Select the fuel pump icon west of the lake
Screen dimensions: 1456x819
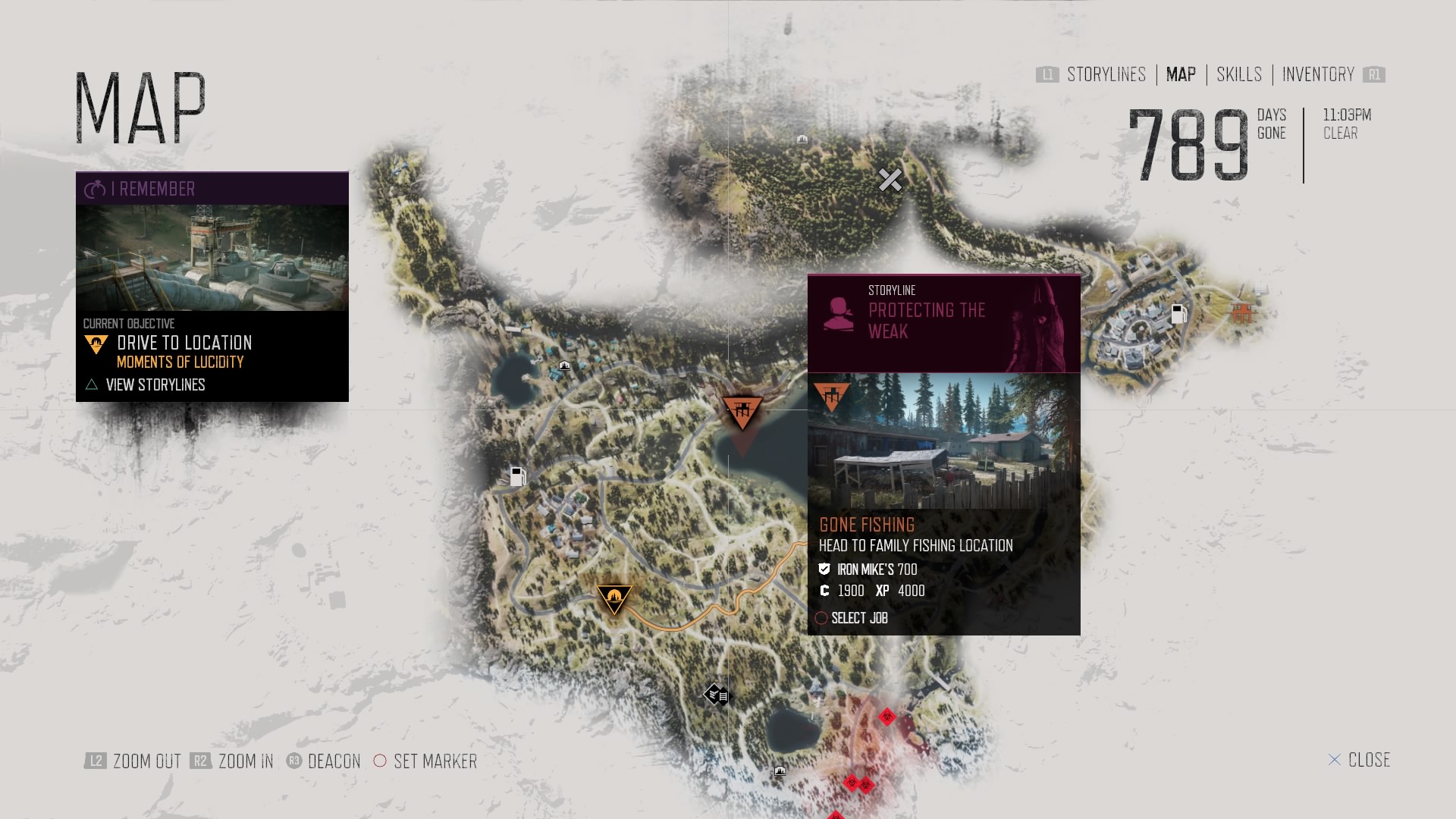pyautogui.click(x=518, y=477)
